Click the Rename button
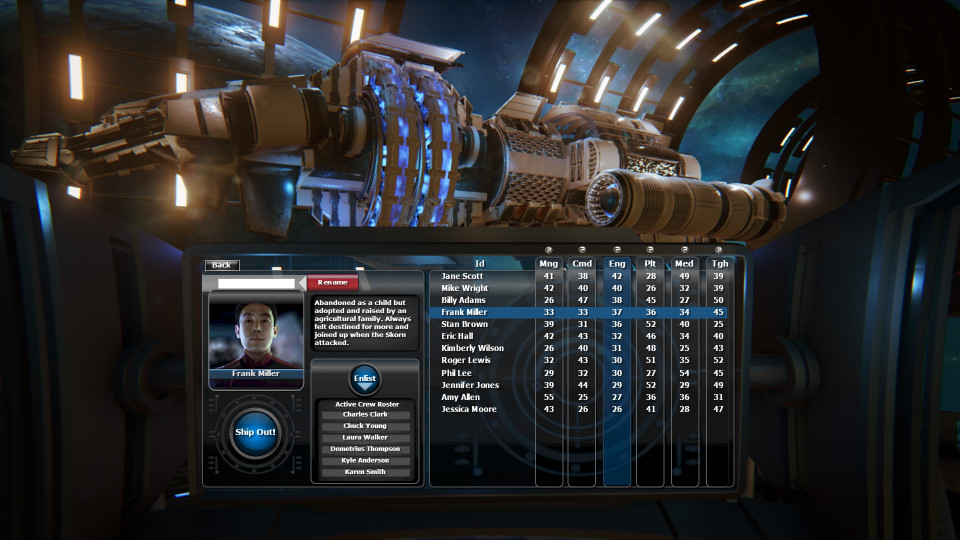 click(x=332, y=283)
